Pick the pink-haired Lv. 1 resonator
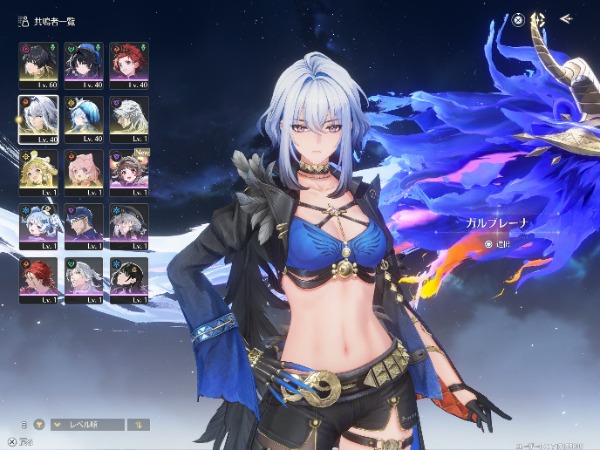Screen dimensions: 600x450 pyautogui.click(x=83, y=171)
